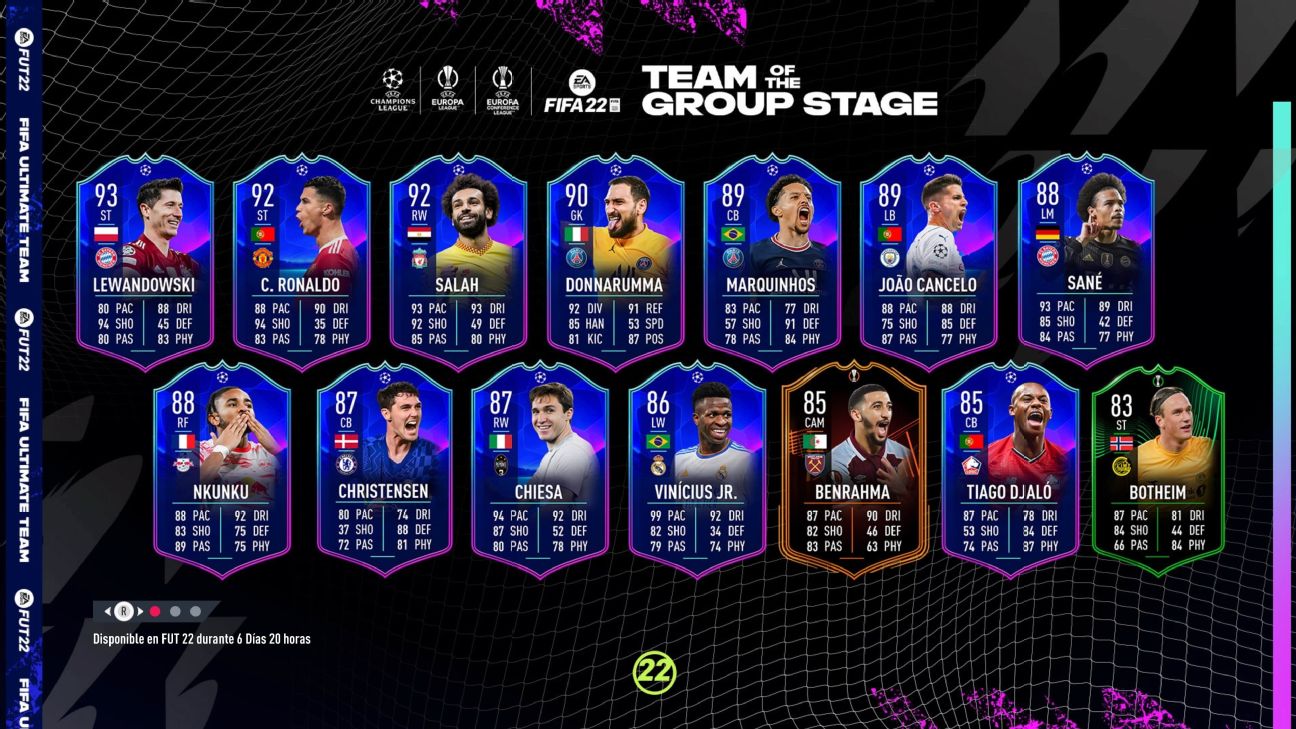Select the Sané 88 LM card
1296x729 pixels.
coord(1085,262)
